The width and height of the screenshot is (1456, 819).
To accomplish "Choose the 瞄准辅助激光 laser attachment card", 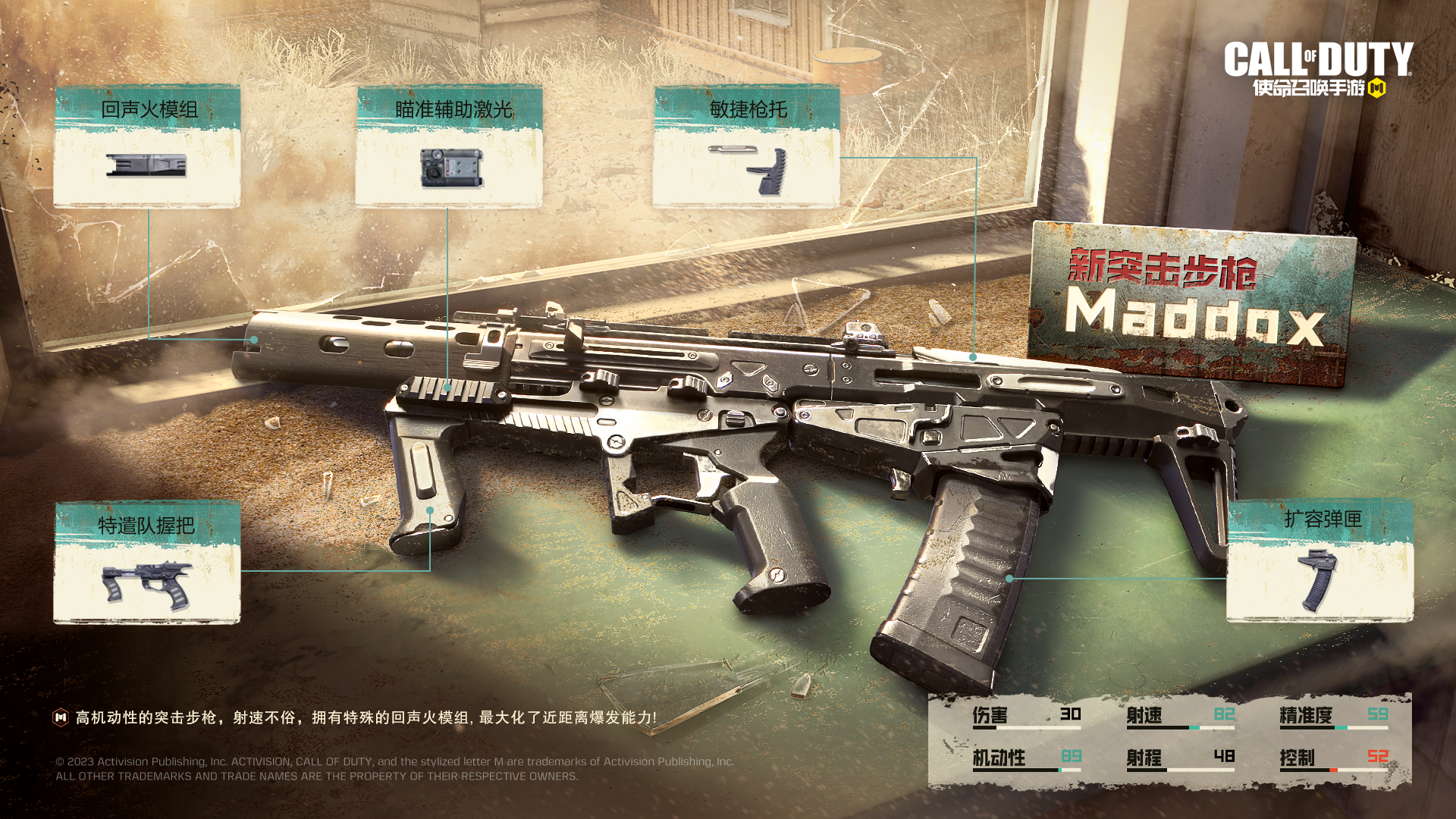I will point(449,146).
